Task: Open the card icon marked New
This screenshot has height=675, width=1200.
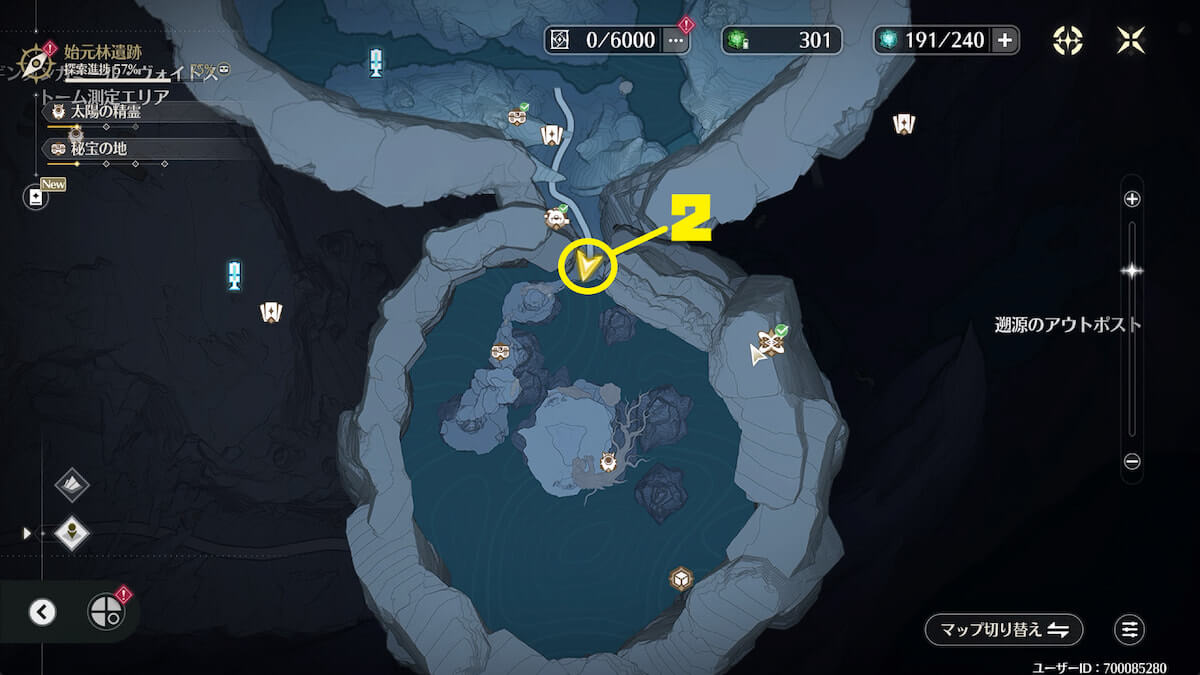Action: pos(37,197)
